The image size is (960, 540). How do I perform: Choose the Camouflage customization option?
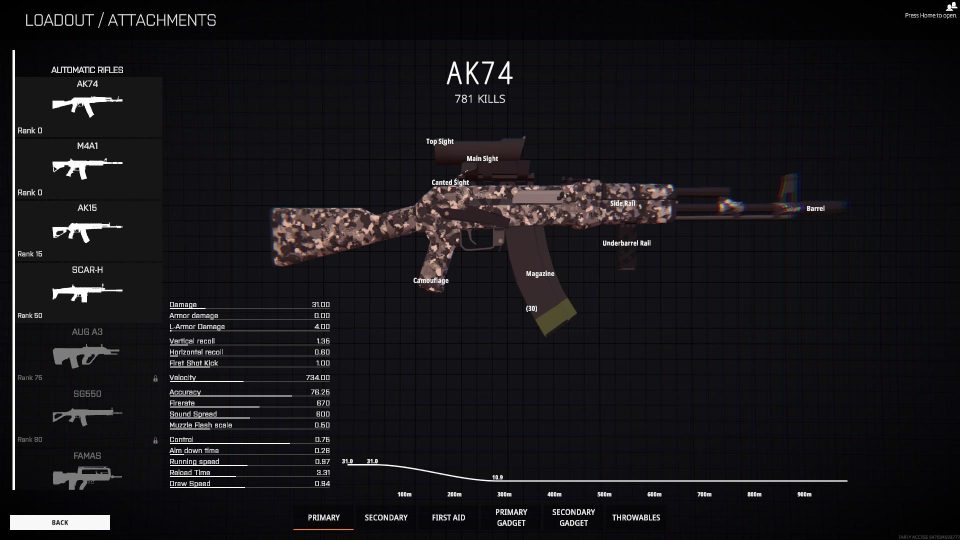pyautogui.click(x=431, y=281)
